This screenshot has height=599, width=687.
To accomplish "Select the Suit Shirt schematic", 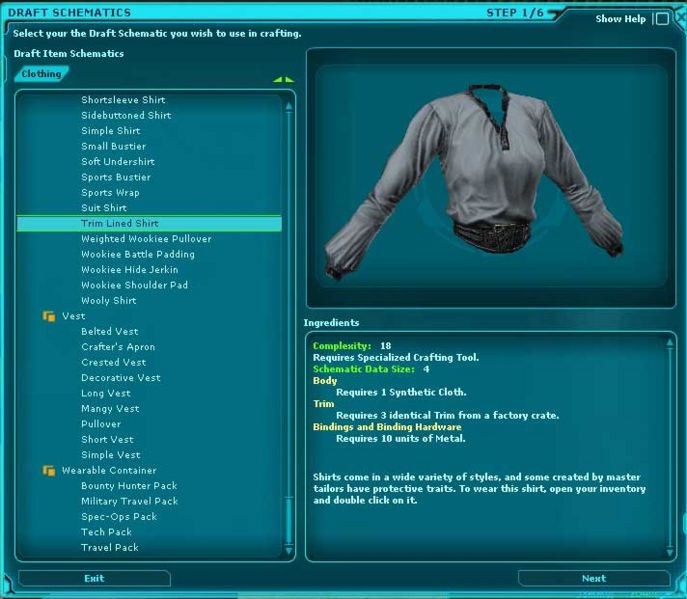I will point(103,208).
